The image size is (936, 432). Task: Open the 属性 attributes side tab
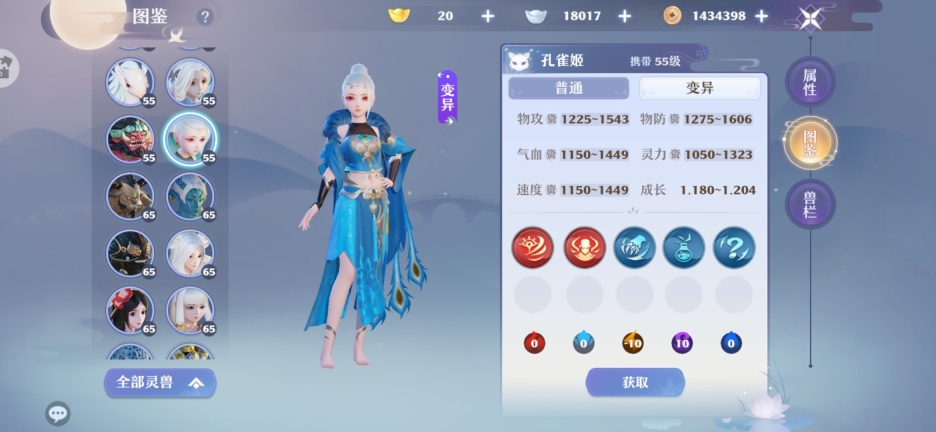tap(810, 82)
